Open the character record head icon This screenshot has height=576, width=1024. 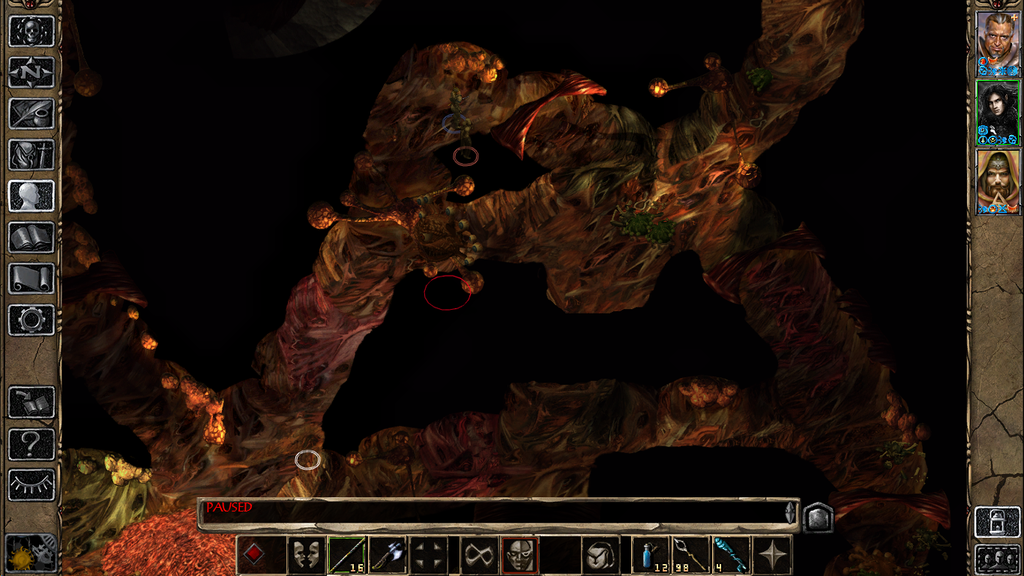pos(31,195)
